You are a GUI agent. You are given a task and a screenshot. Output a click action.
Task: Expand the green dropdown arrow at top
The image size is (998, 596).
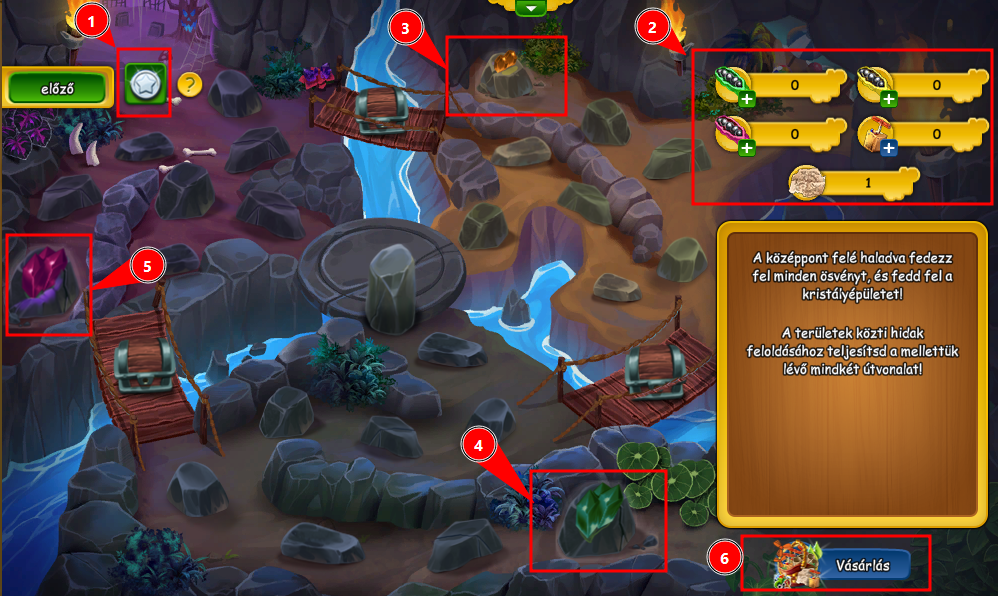pos(531,8)
